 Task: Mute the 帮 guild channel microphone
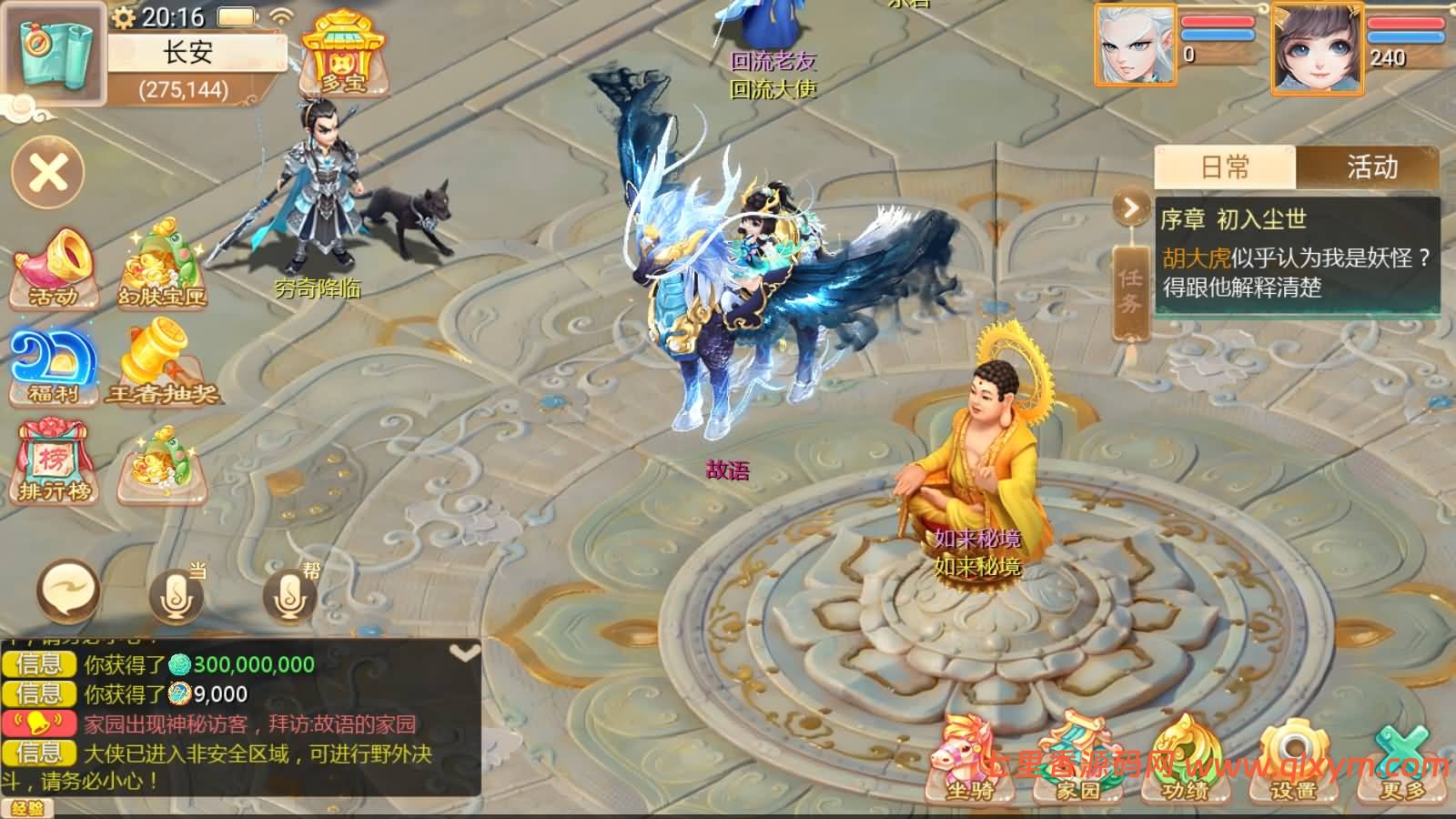coord(289,596)
